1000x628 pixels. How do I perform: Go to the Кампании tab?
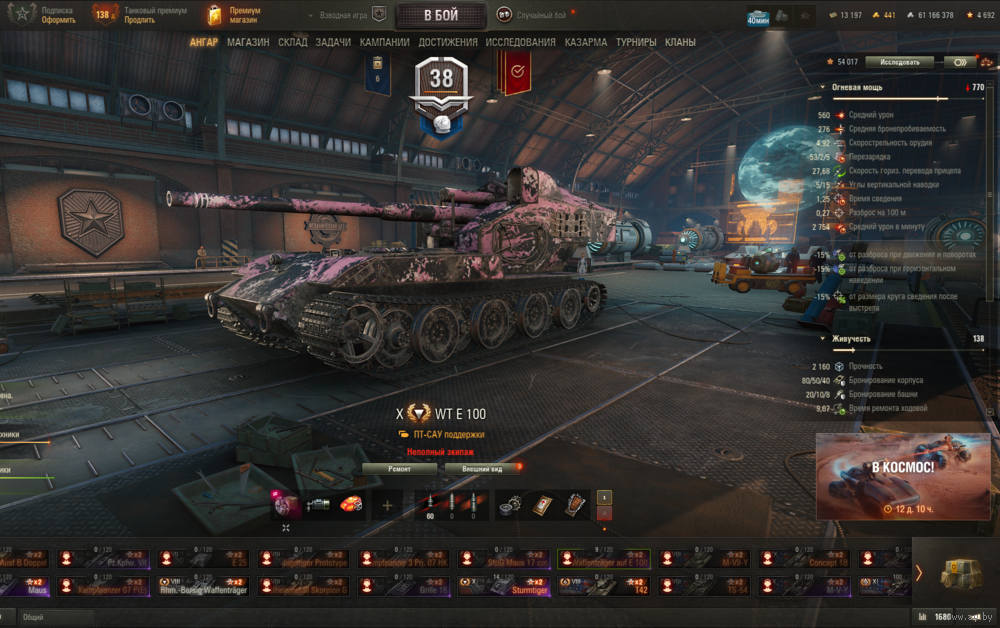point(385,43)
